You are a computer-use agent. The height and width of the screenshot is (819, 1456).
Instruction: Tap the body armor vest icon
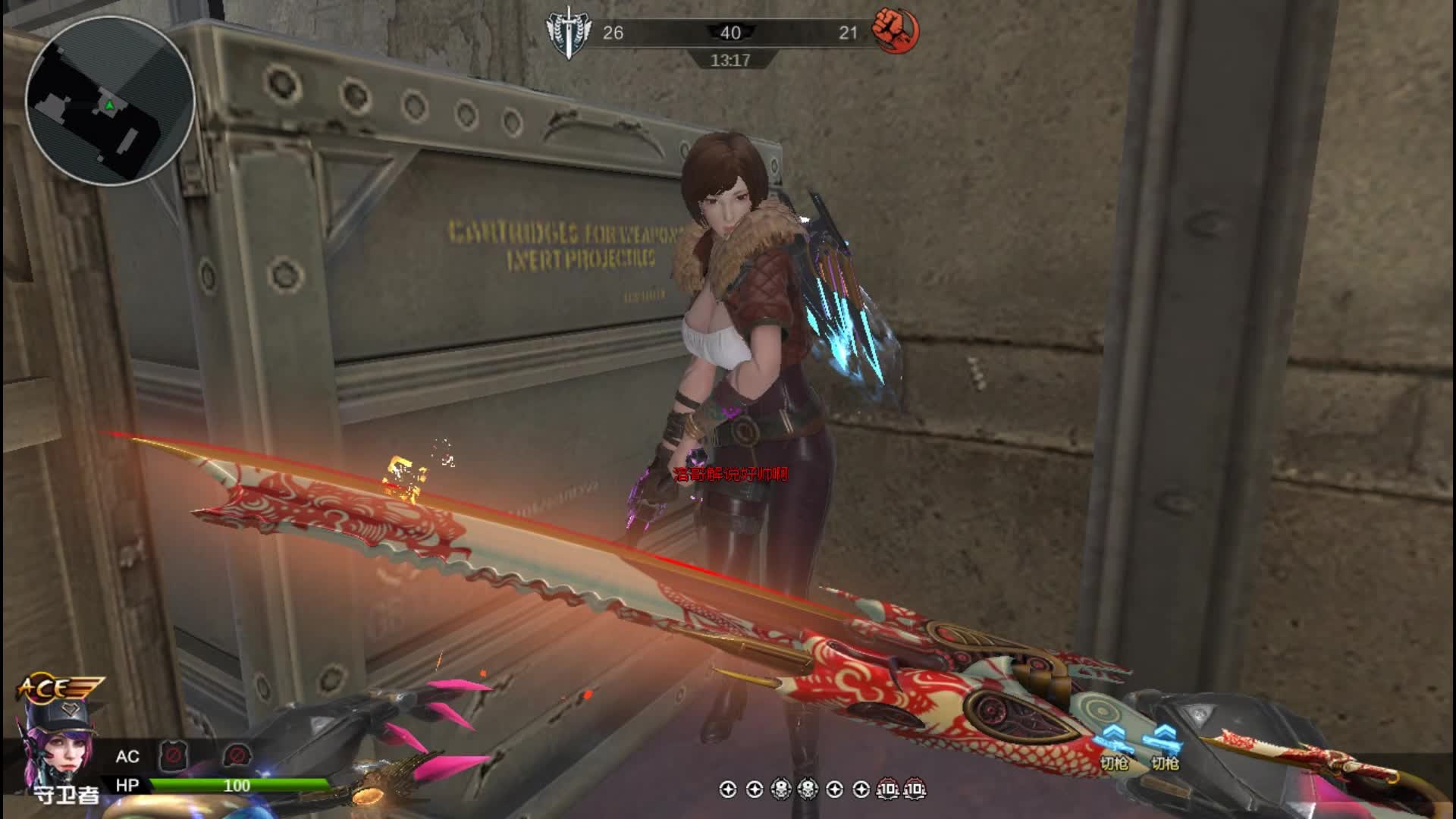[x=172, y=755]
